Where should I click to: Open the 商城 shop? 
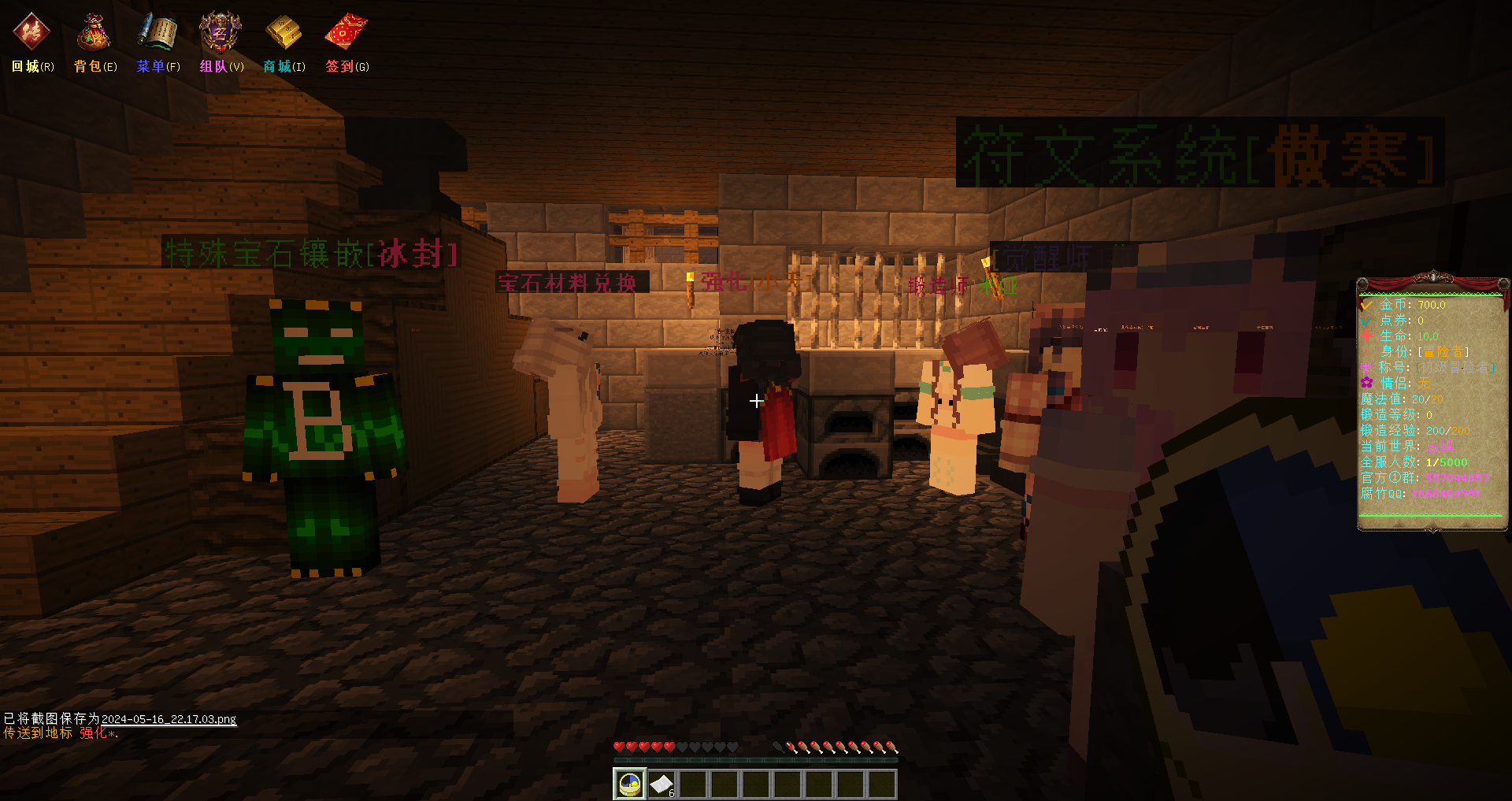click(x=283, y=33)
